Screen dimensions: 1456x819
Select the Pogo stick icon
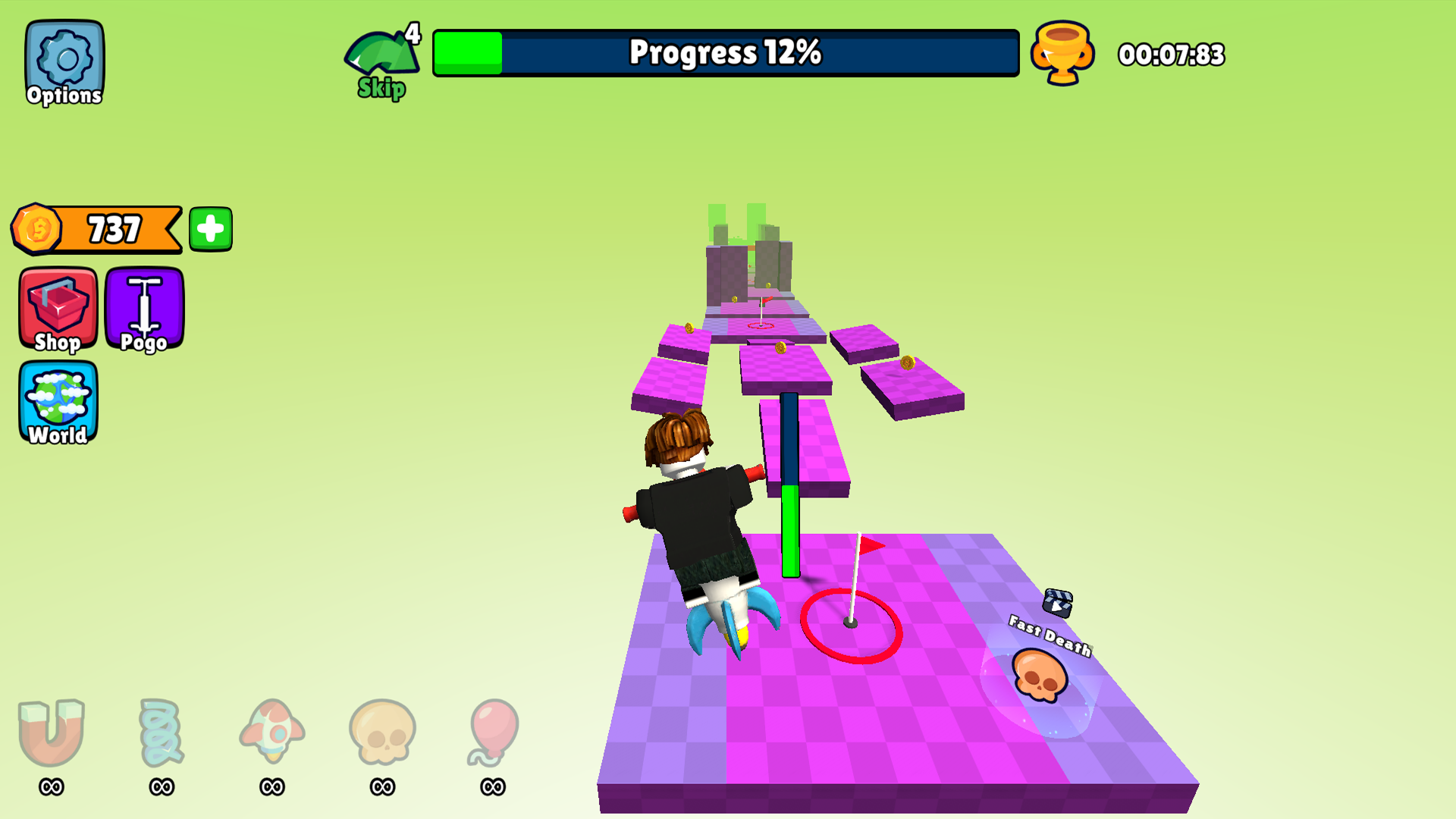tap(144, 309)
